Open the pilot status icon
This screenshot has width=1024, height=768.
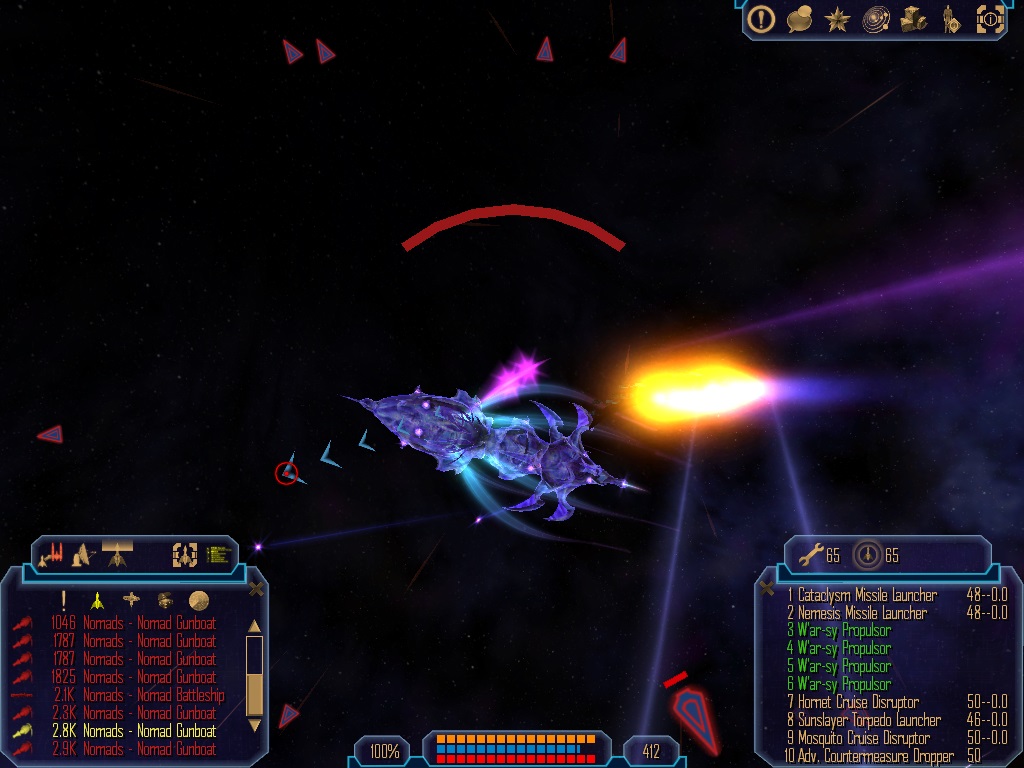pos(950,18)
